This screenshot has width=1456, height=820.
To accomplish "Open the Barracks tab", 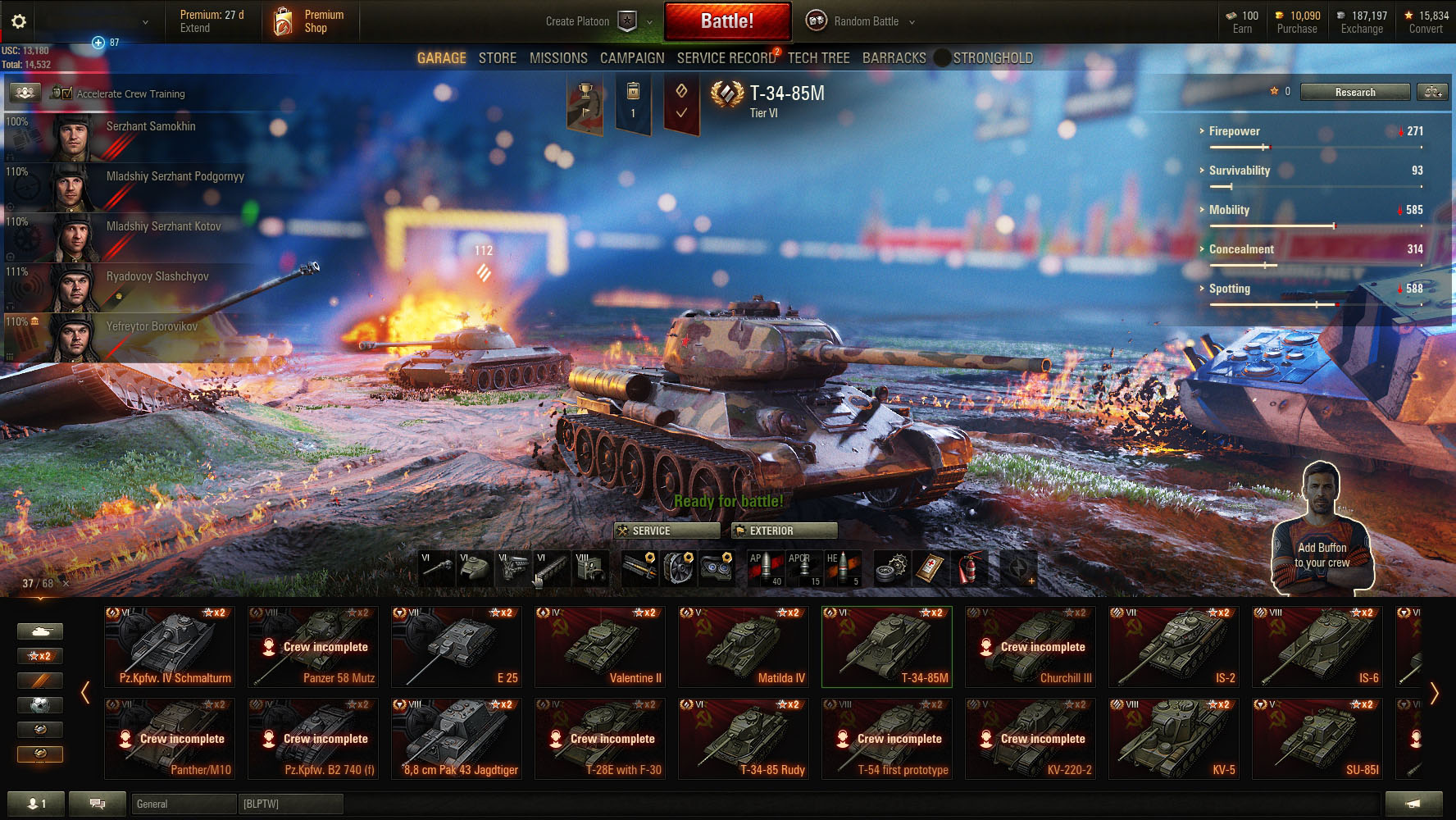I will 894,58.
